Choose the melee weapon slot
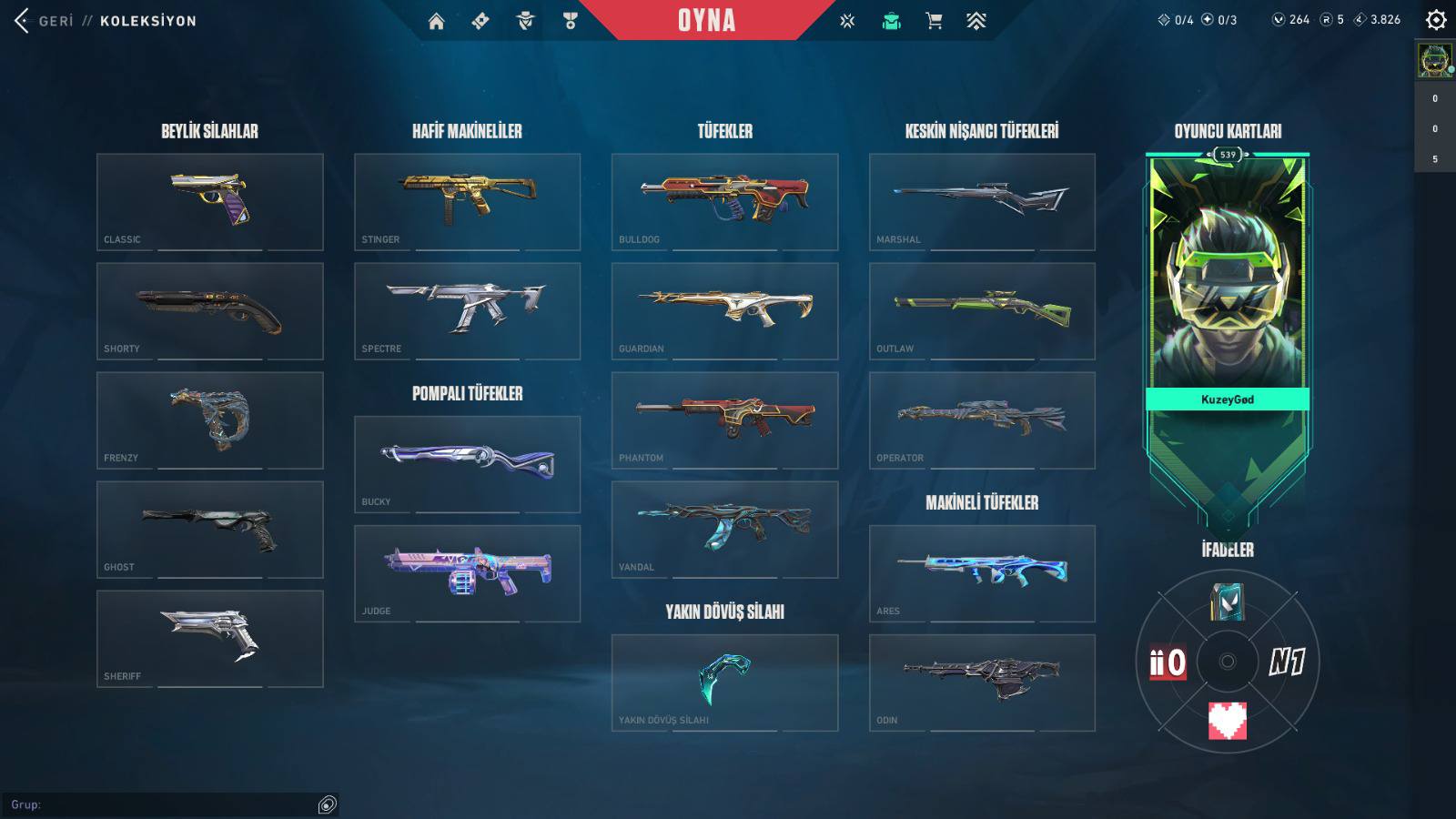The width and height of the screenshot is (1456, 819). tap(724, 682)
